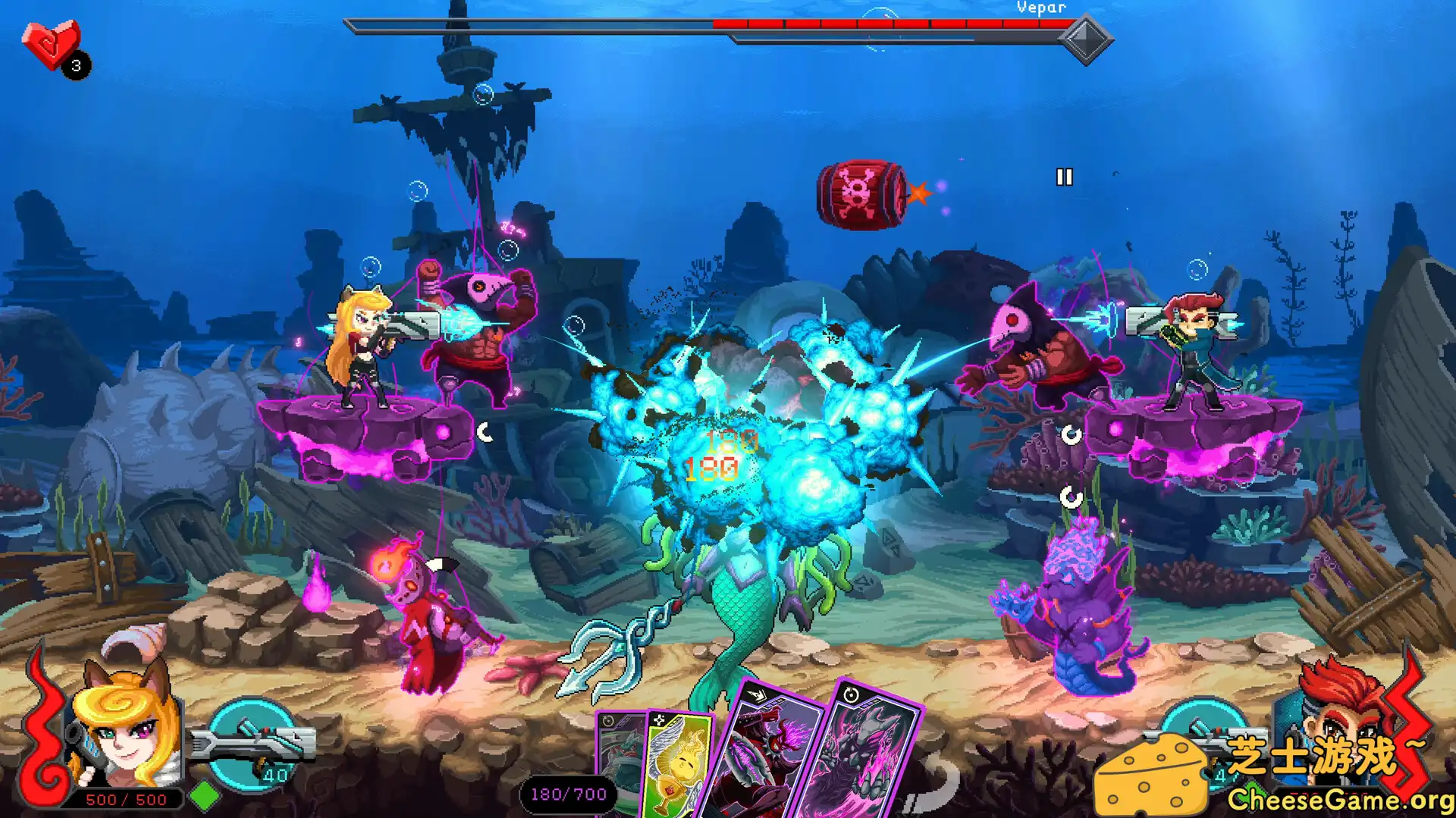This screenshot has height=818, width=1456.
Task: Select the Vepar boss name label
Action: (x=1041, y=8)
